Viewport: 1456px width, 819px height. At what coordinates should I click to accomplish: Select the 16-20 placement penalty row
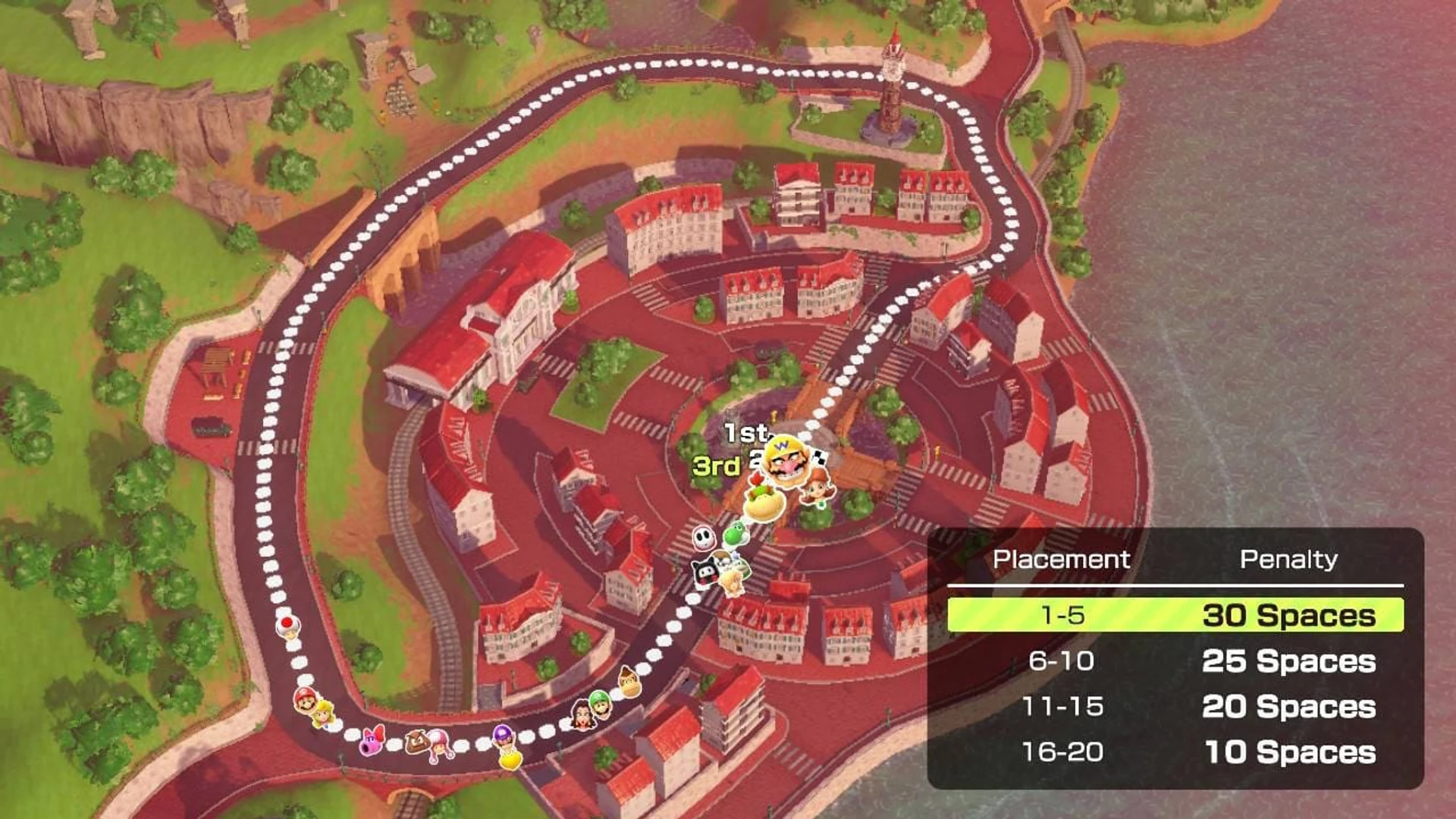coord(1175,752)
